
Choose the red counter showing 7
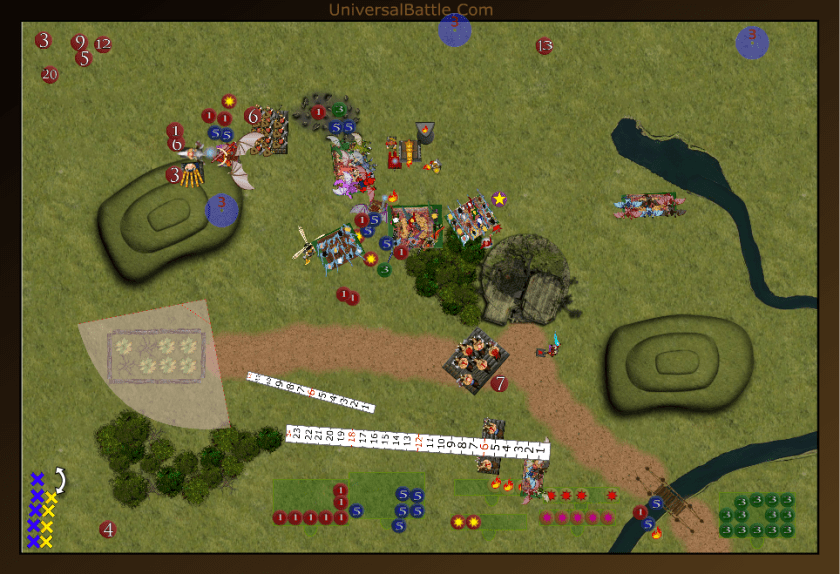point(499,383)
